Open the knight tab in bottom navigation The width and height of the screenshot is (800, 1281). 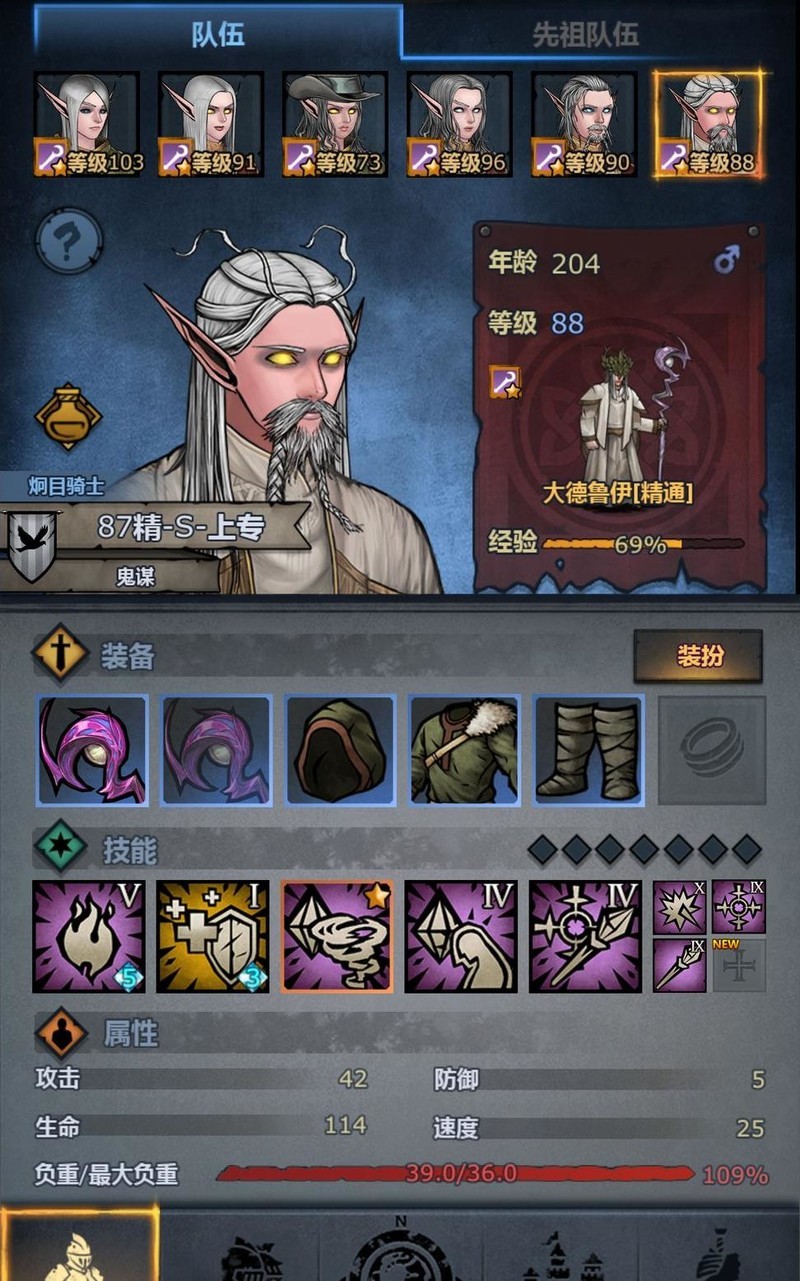79,1245
